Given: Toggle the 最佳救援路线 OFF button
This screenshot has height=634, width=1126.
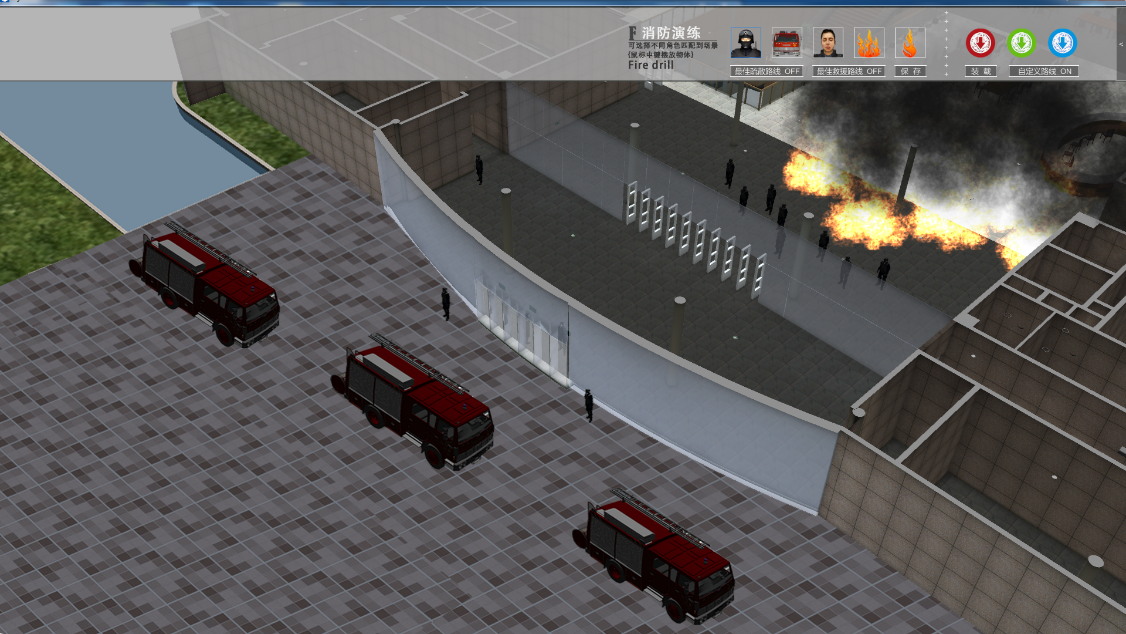Looking at the screenshot, I should 849,72.
